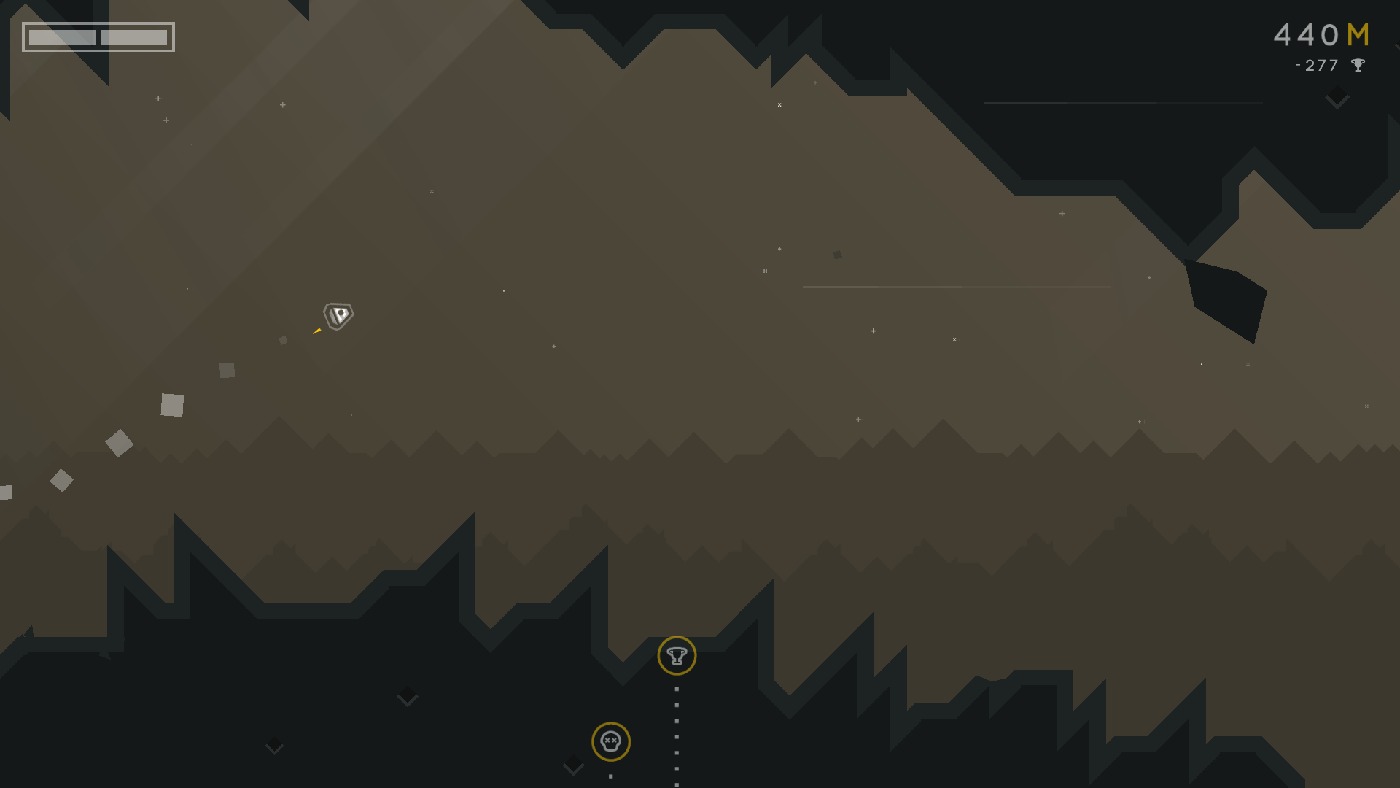Tap the small trophy icon beside -277
Viewport: 1400px width, 788px height.
[1358, 65]
